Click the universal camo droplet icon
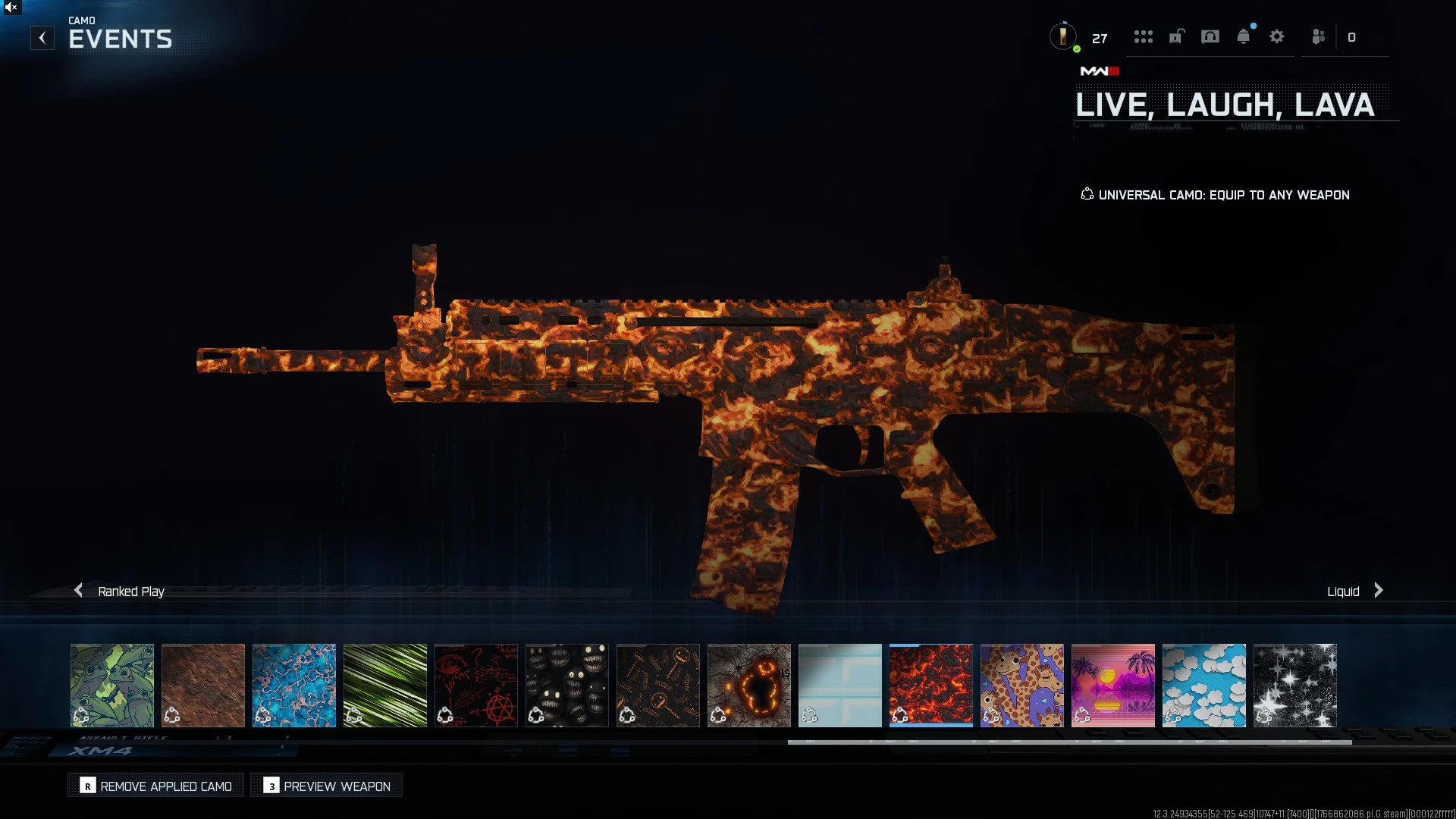Viewport: 1456px width, 819px height. click(1087, 194)
